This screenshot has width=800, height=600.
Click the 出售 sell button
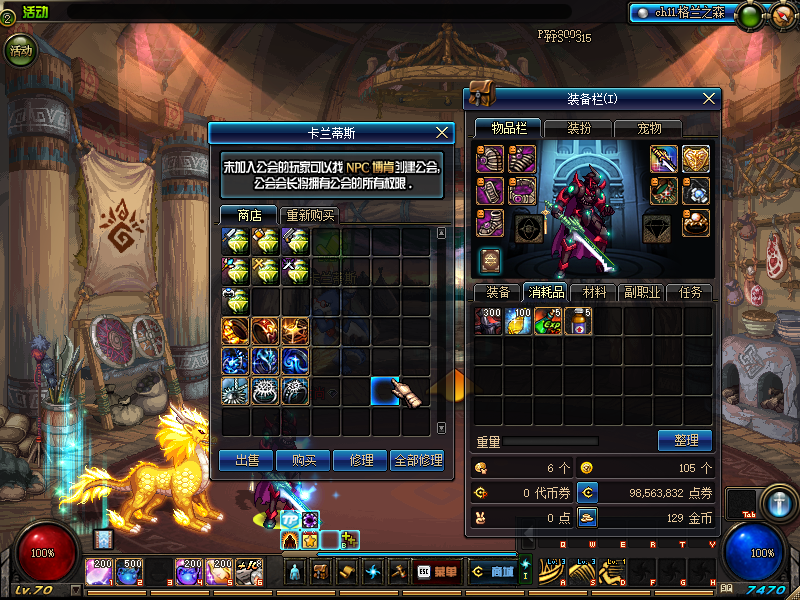(x=247, y=461)
